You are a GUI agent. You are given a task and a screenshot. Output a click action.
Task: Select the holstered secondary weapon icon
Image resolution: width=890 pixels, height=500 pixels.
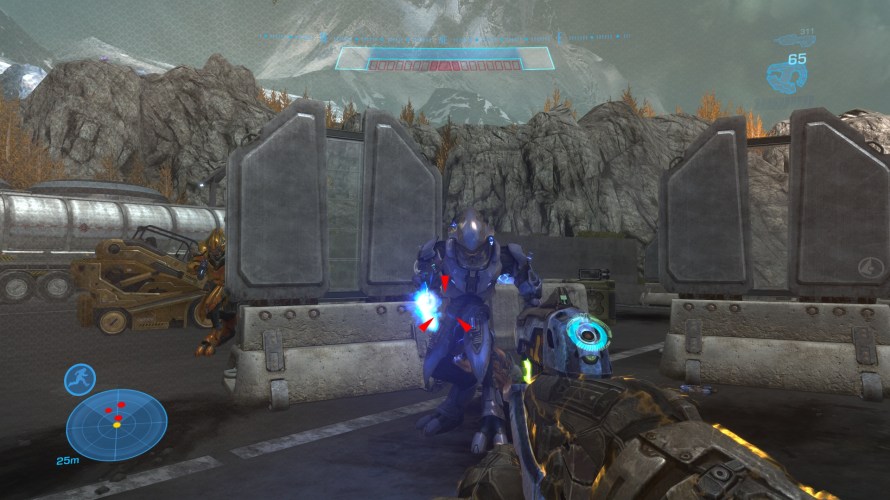pyautogui.click(x=795, y=41)
